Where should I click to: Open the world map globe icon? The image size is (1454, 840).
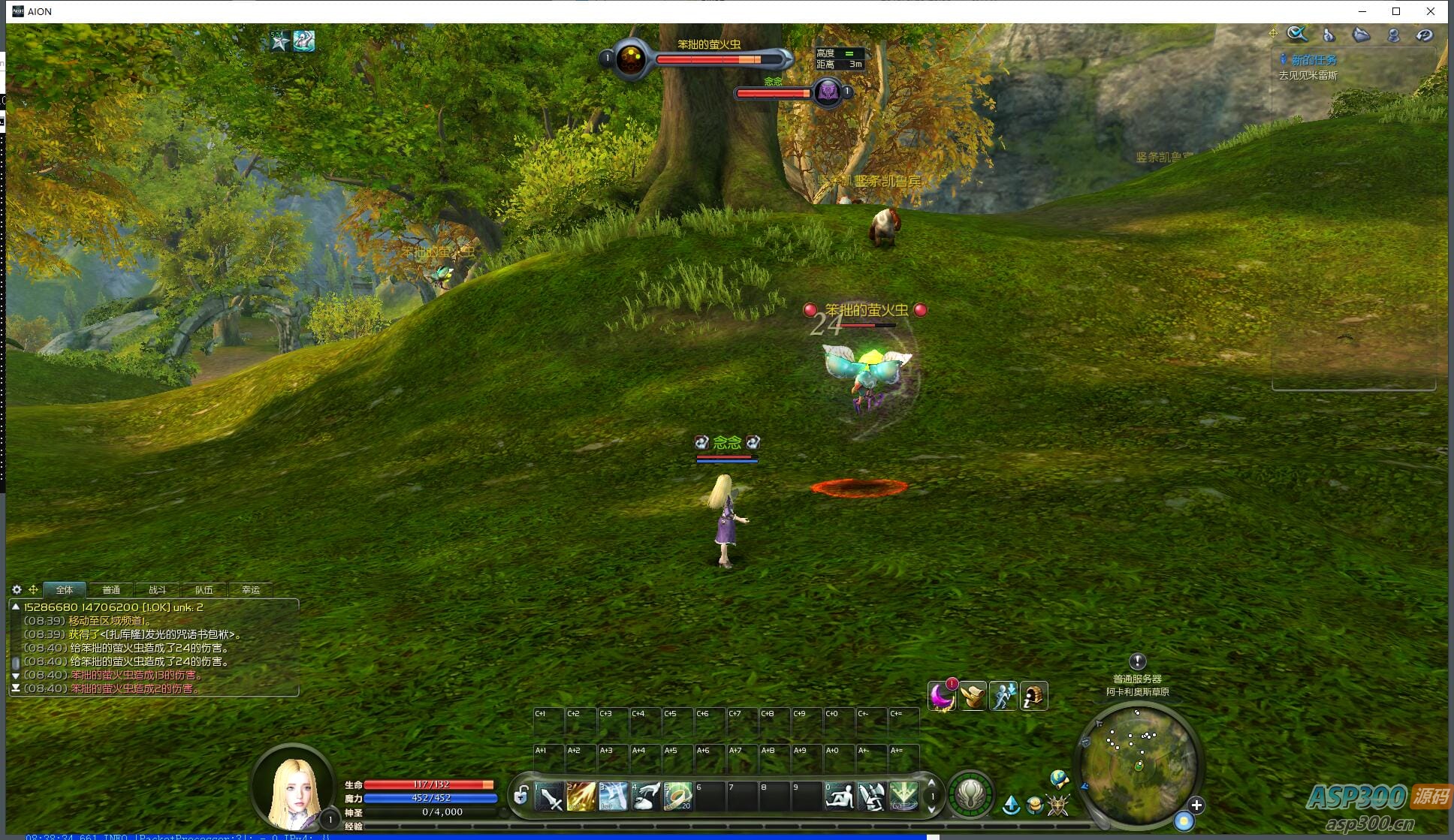[1059, 778]
